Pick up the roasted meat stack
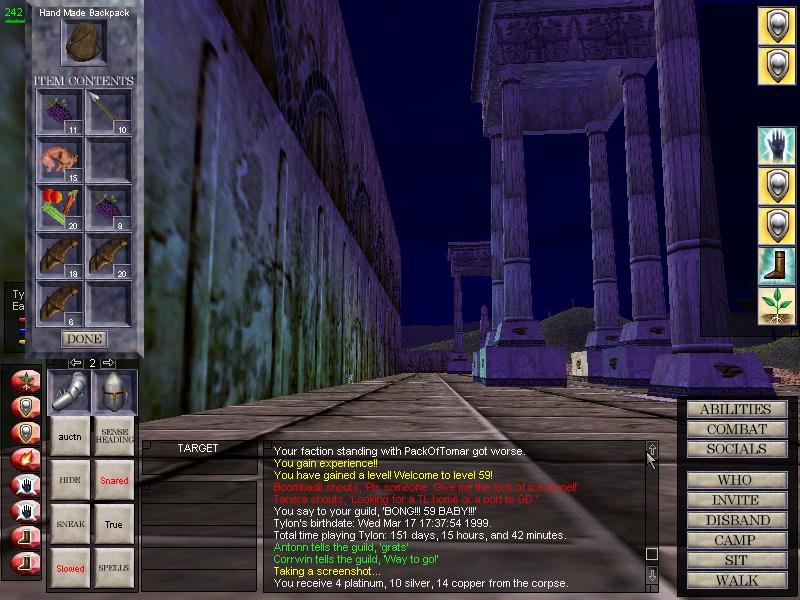The image size is (800, 600). [59, 159]
